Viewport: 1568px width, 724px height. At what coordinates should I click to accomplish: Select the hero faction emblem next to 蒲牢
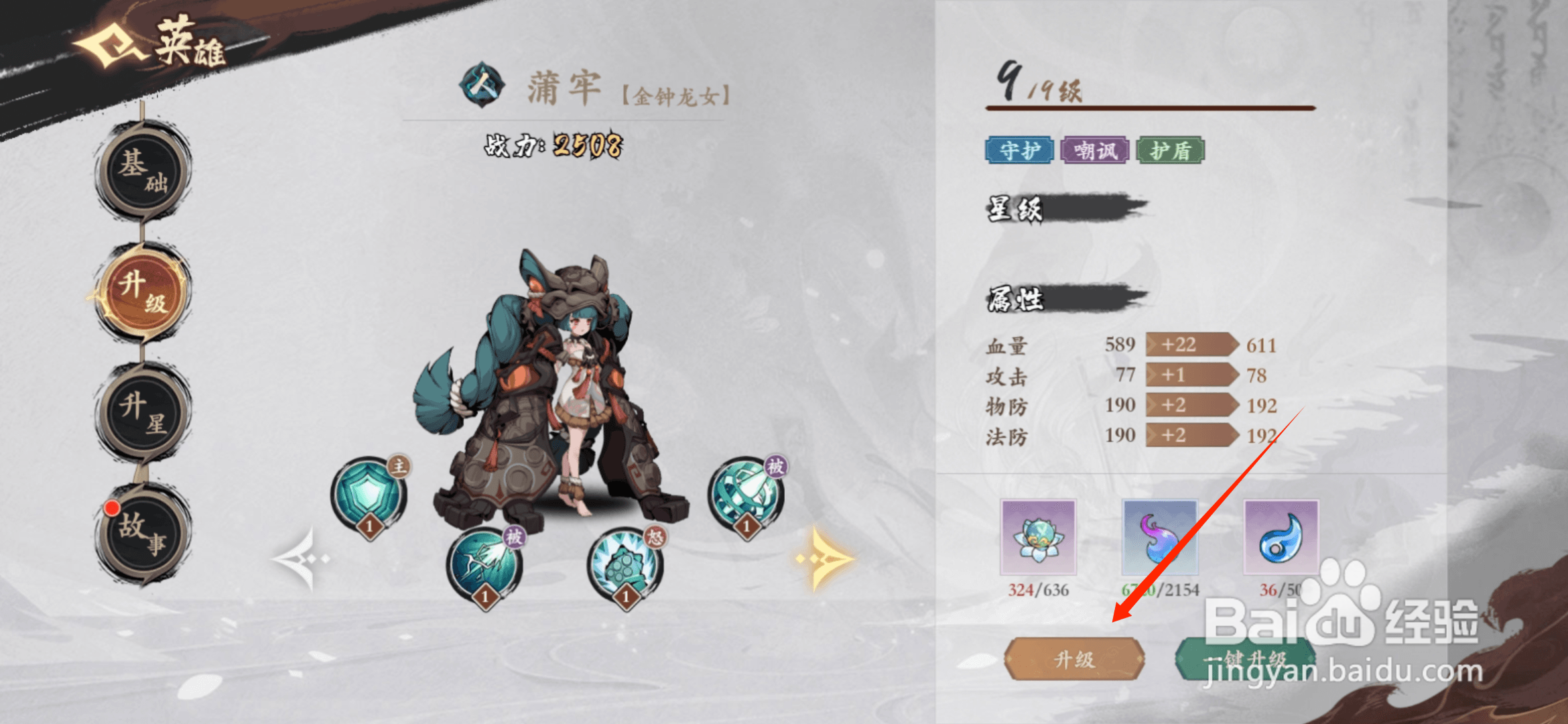pyautogui.click(x=481, y=85)
